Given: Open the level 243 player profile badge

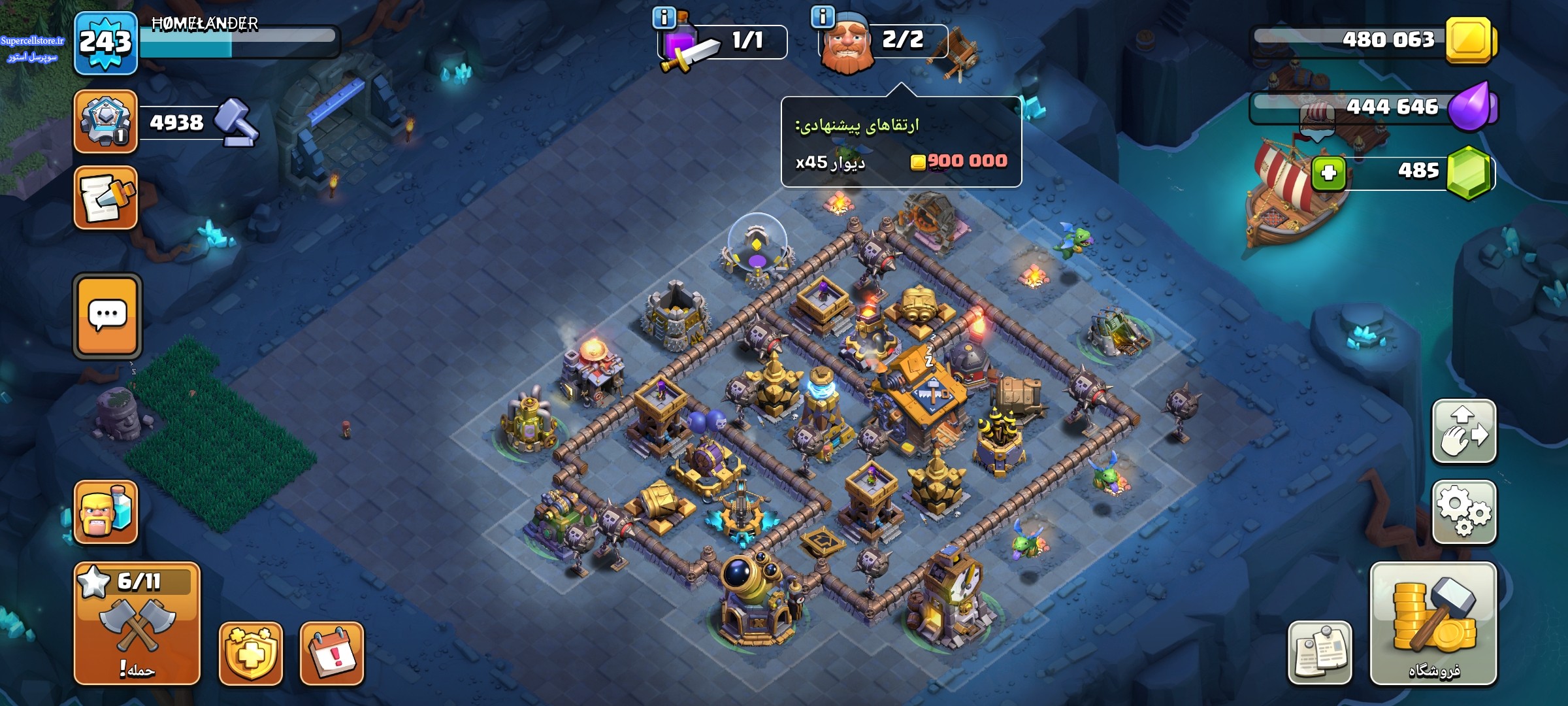Looking at the screenshot, I should pos(105,43).
